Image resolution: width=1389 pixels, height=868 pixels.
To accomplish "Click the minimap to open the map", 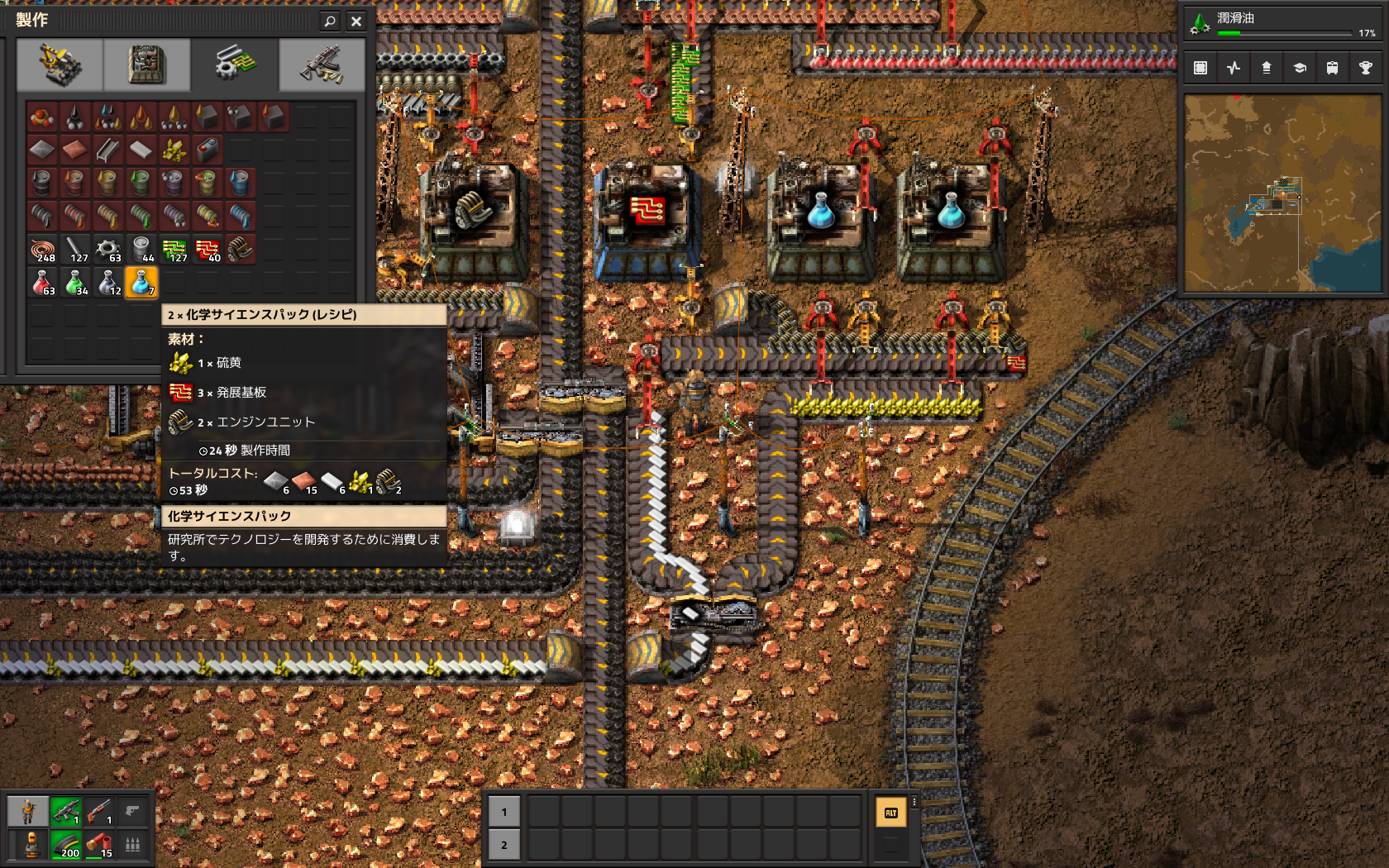I will pyautogui.click(x=1282, y=193).
